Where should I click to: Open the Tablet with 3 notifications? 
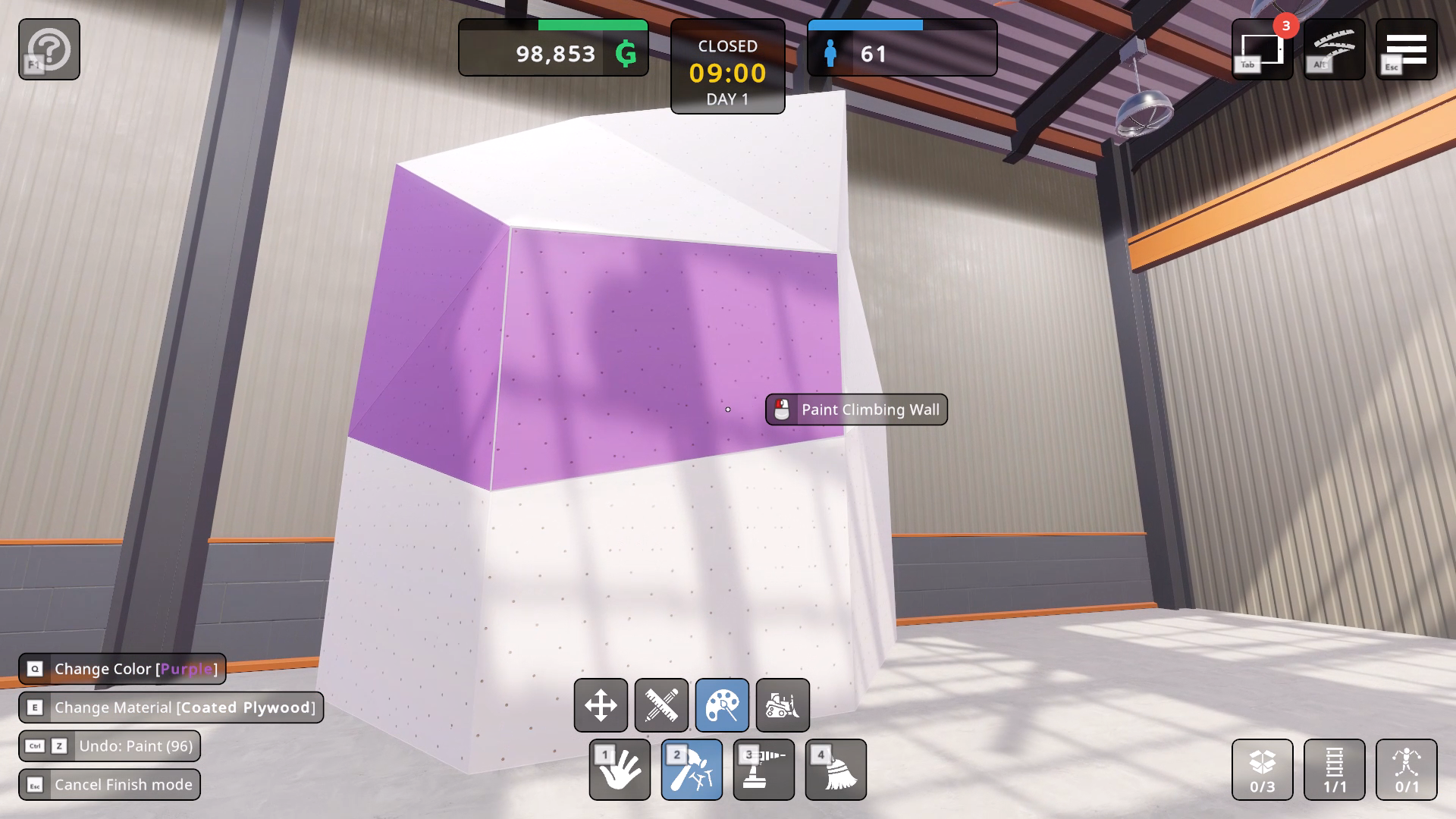tap(1260, 49)
